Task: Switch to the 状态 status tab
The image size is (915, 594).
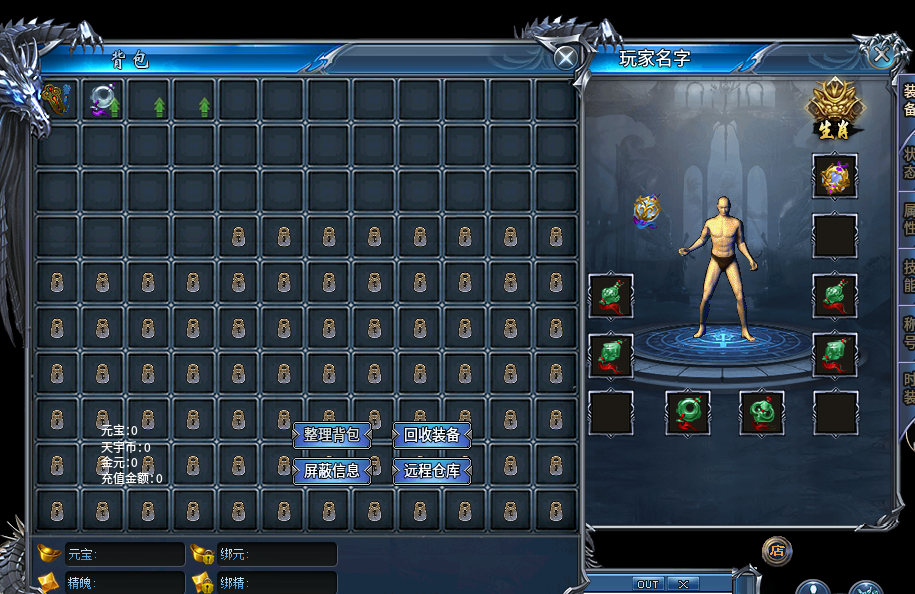Action: 908,163
